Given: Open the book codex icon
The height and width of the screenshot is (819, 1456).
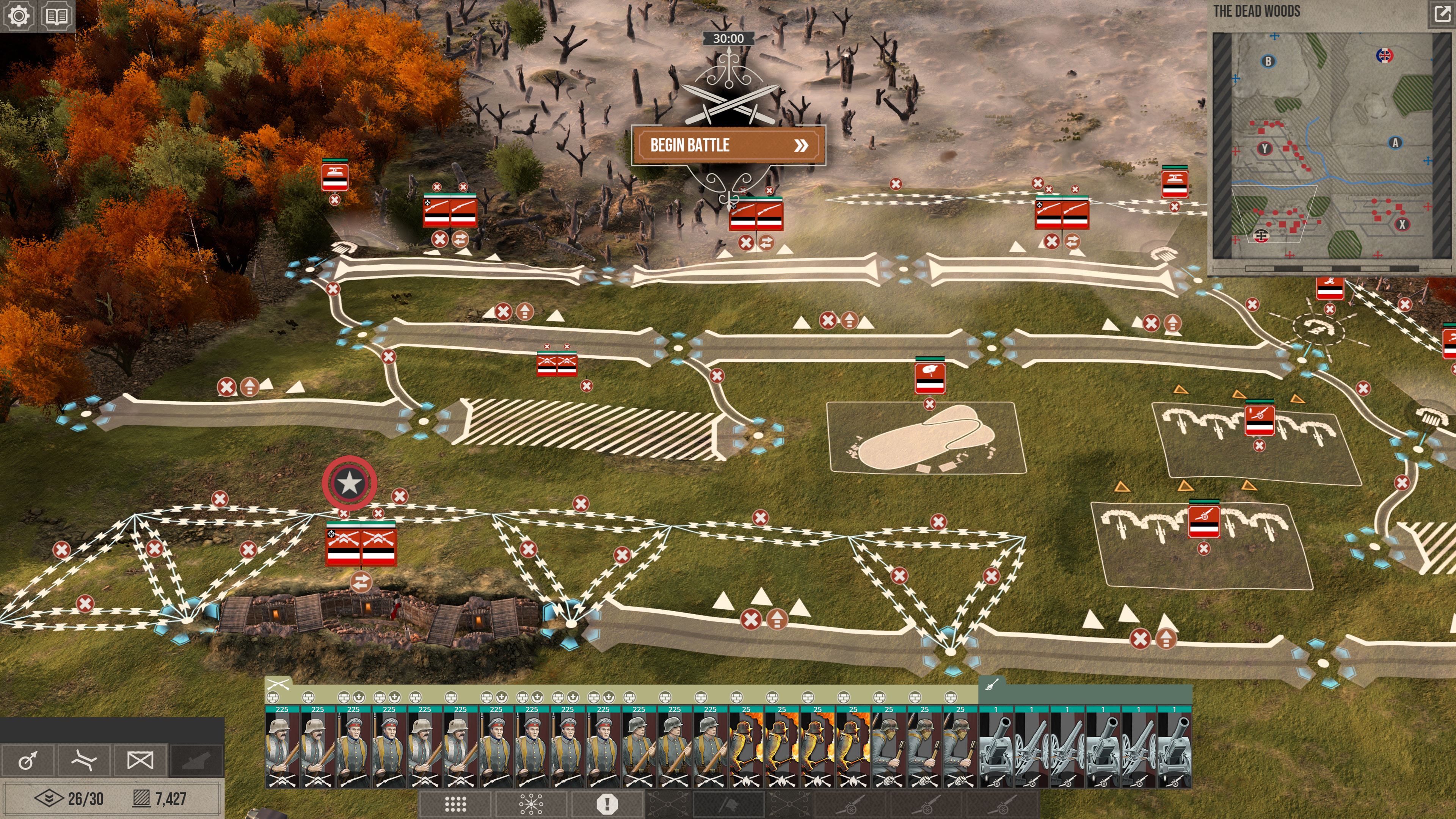Looking at the screenshot, I should pyautogui.click(x=56, y=15).
